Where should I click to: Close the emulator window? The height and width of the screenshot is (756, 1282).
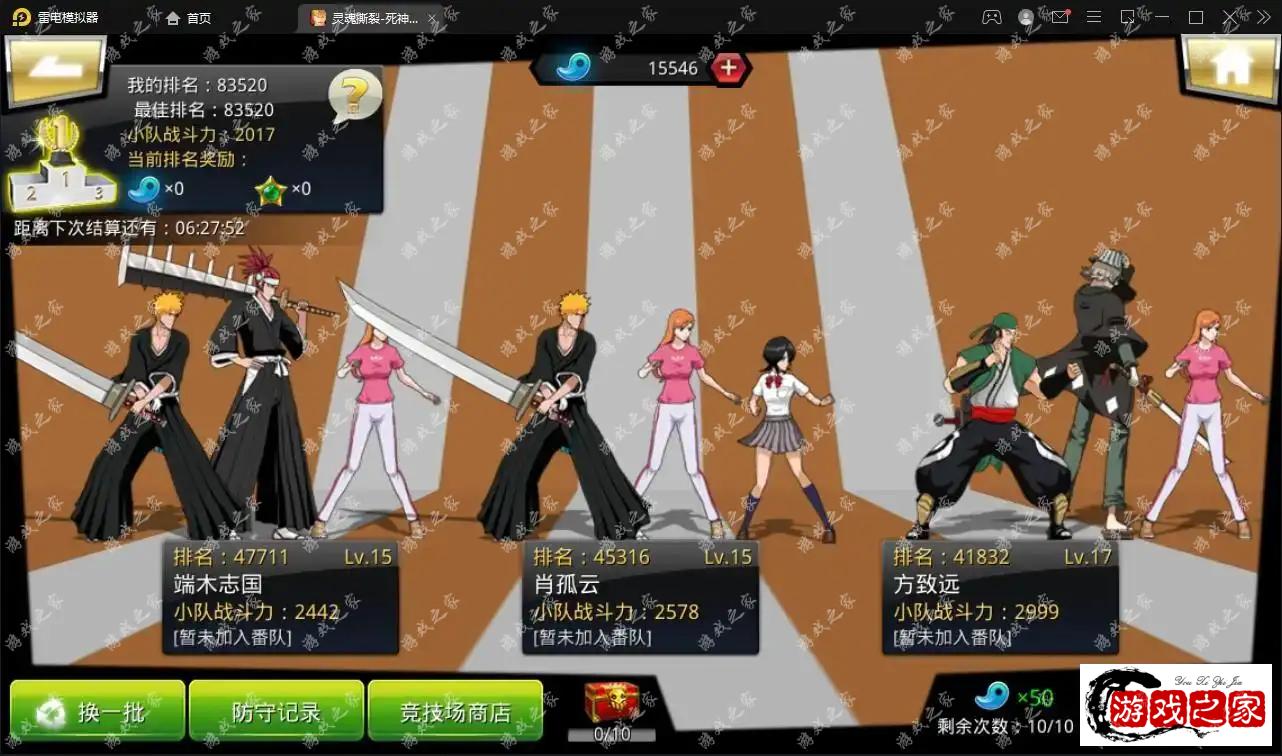point(1230,17)
